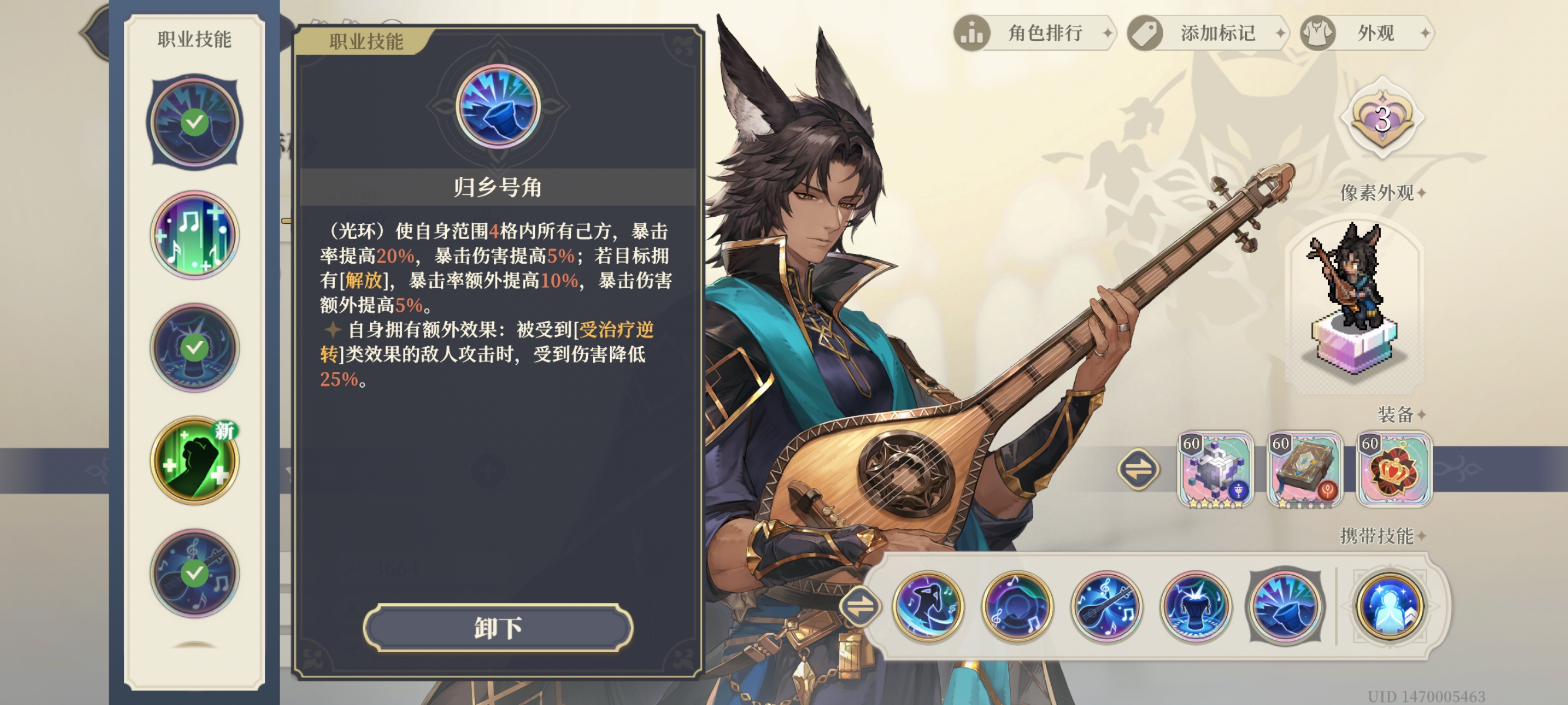Unequip the skill with the 卸下 button

(x=497, y=627)
